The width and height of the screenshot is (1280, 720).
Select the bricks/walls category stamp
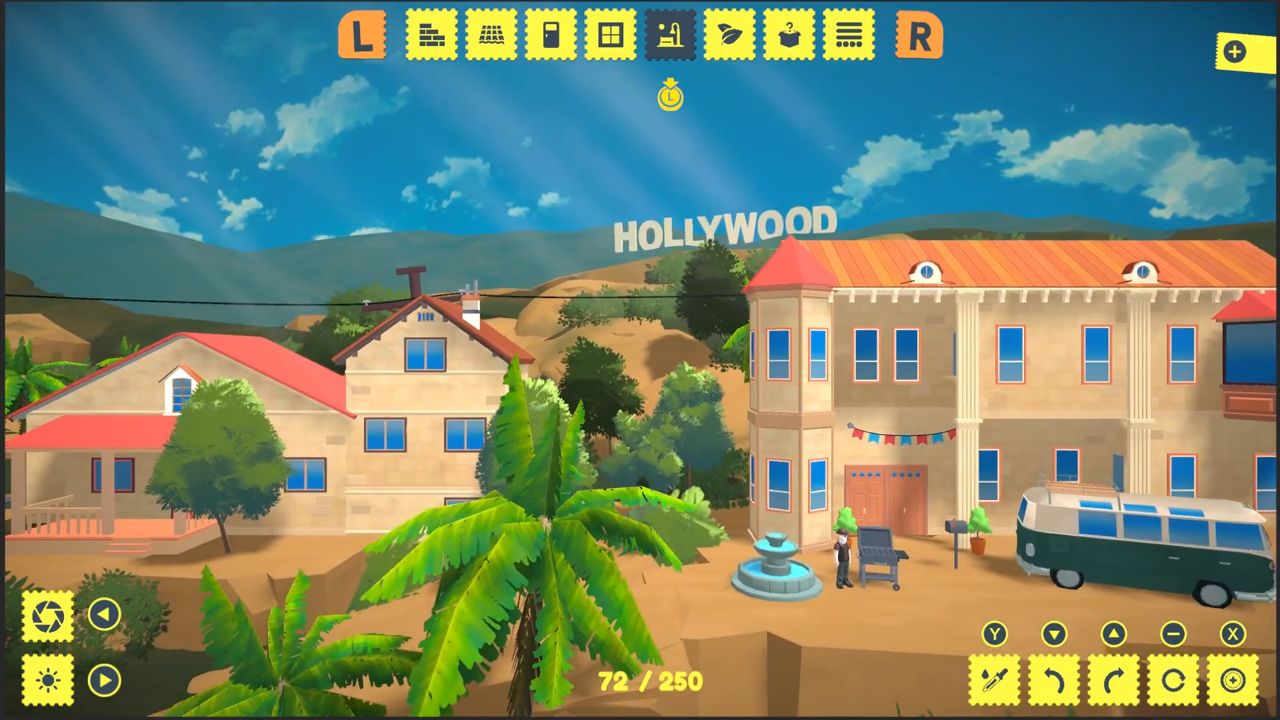click(432, 35)
